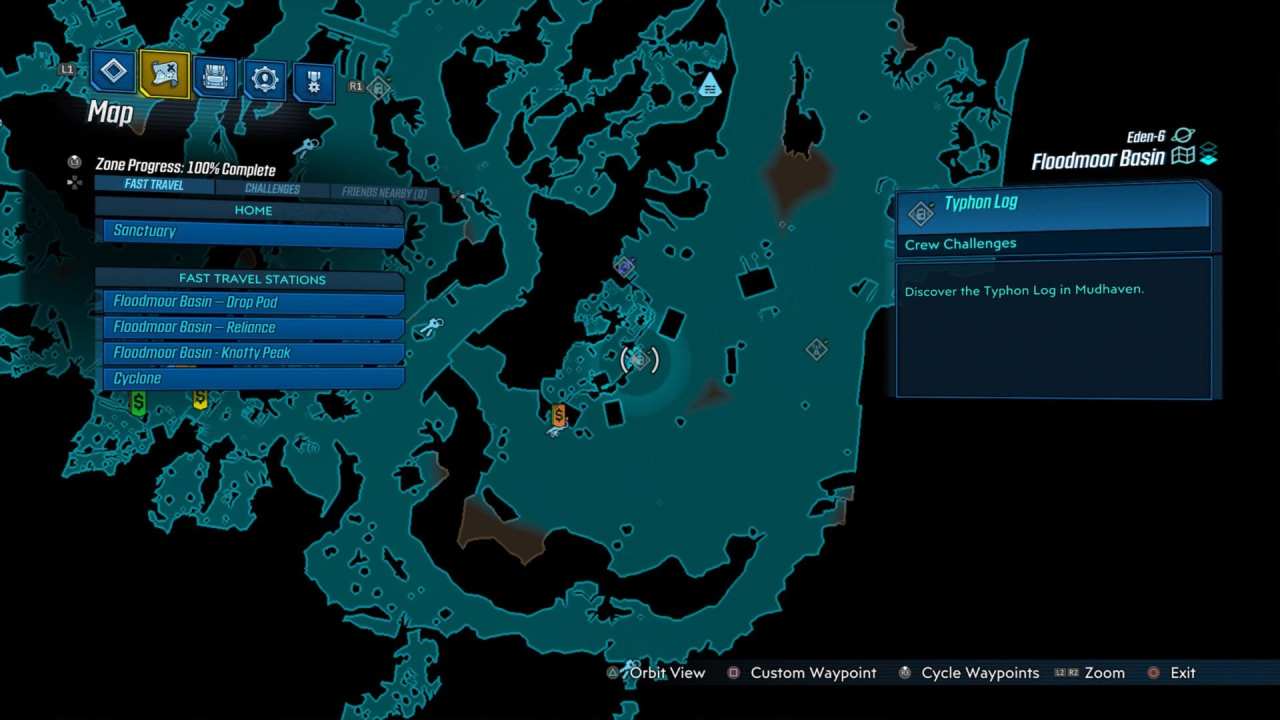The height and width of the screenshot is (720, 1280).
Task: Click the player position marker on the map
Action: coord(638,360)
